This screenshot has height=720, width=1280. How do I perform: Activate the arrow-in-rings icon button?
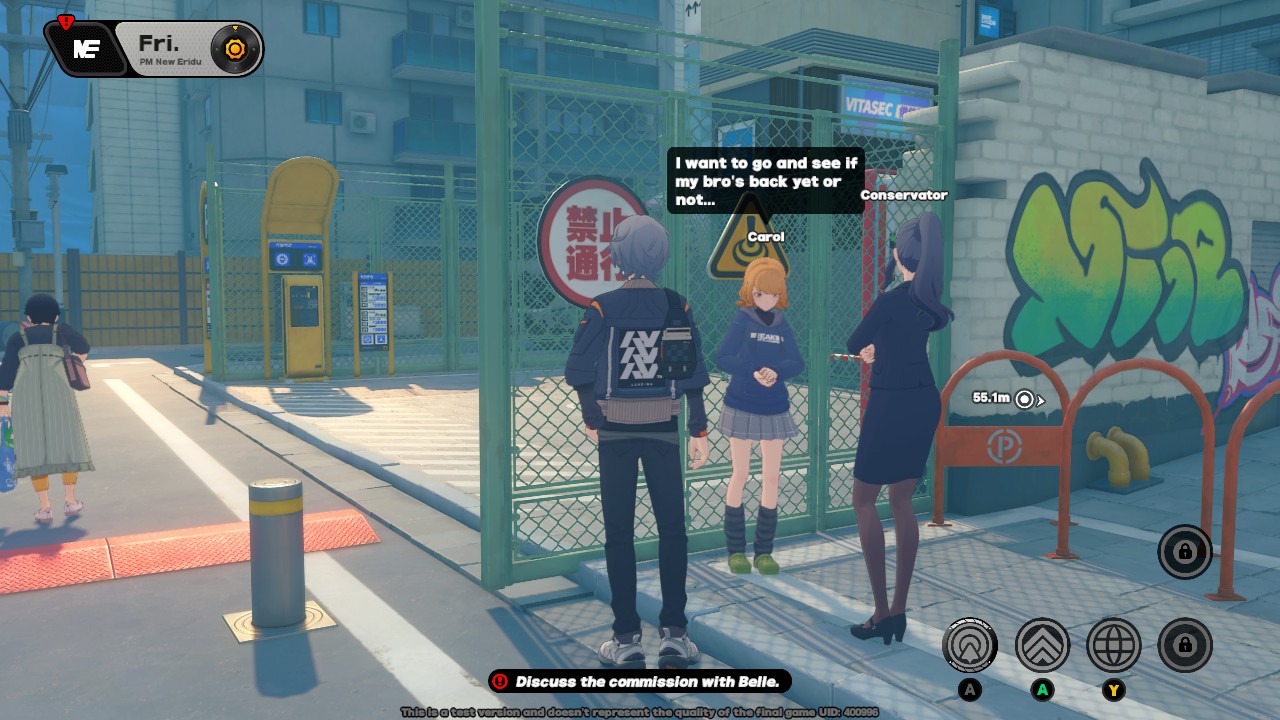click(969, 645)
